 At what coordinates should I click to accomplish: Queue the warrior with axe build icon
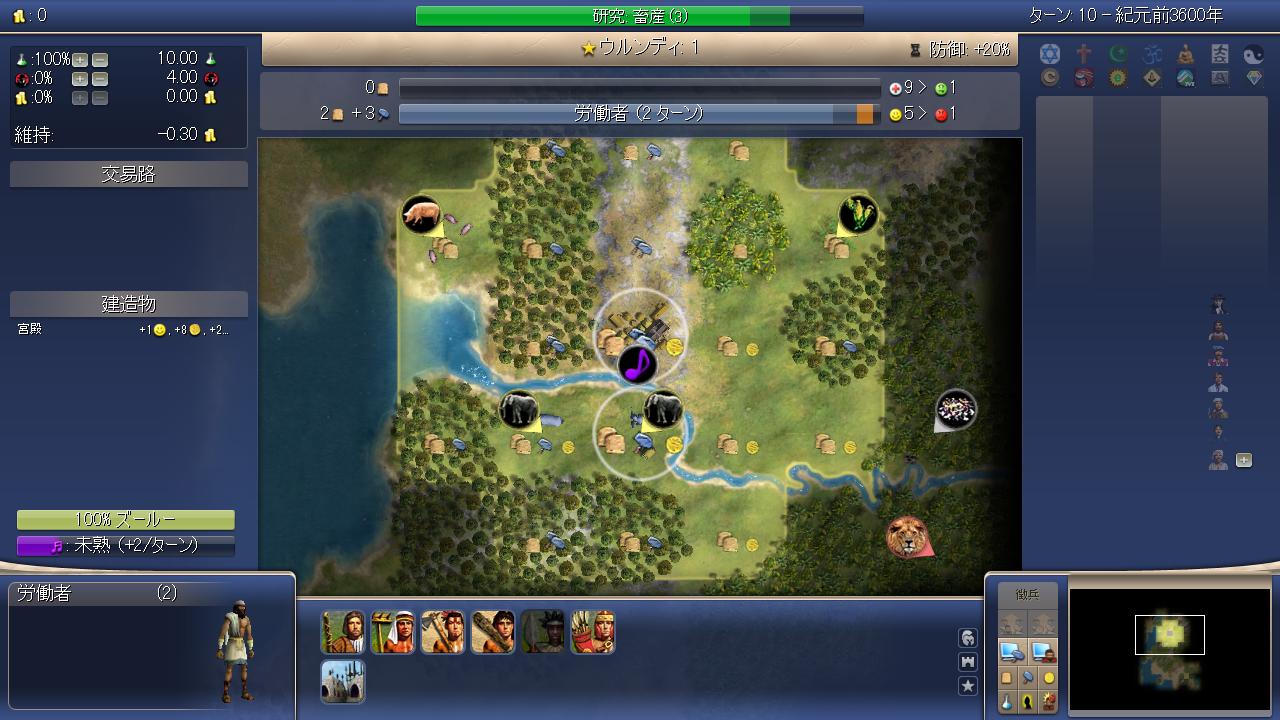pos(443,632)
